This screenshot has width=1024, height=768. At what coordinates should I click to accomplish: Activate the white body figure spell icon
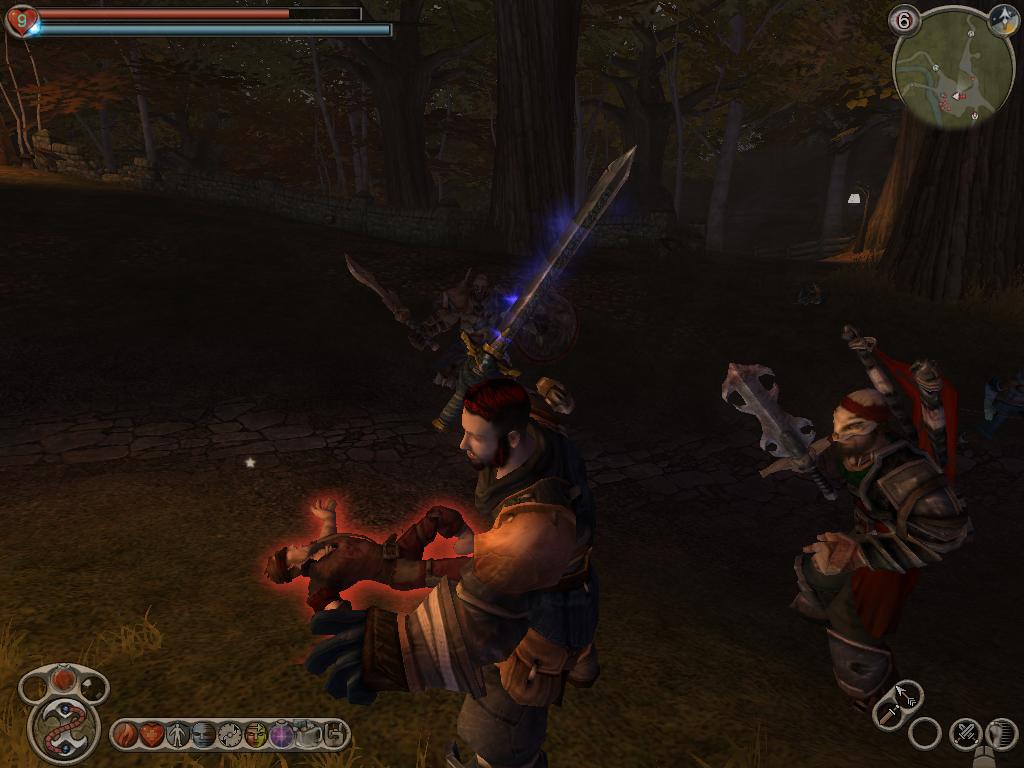(178, 735)
